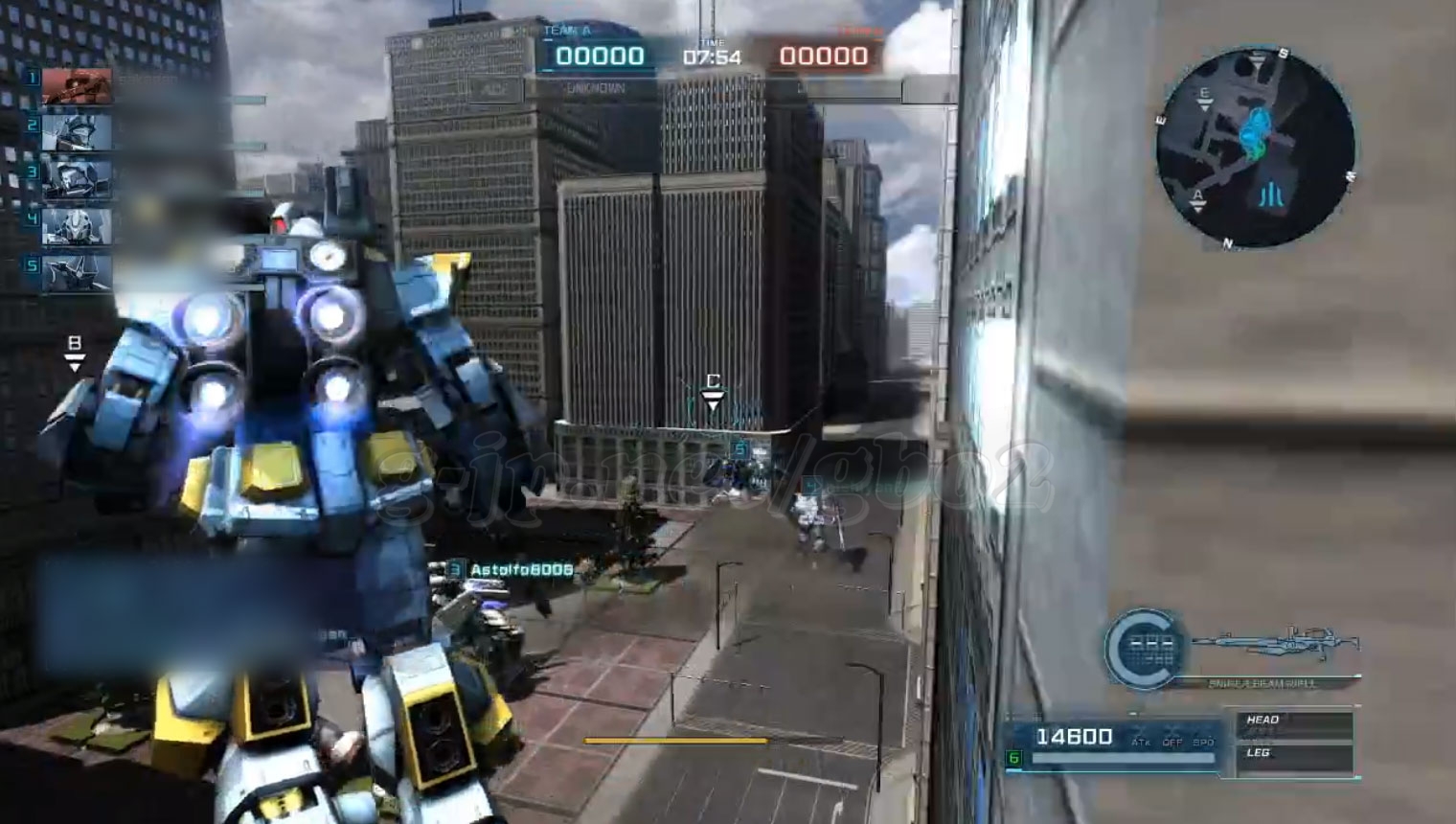The height and width of the screenshot is (824, 1456).
Task: Select relay point B waypoint marker
Action: 75,353
